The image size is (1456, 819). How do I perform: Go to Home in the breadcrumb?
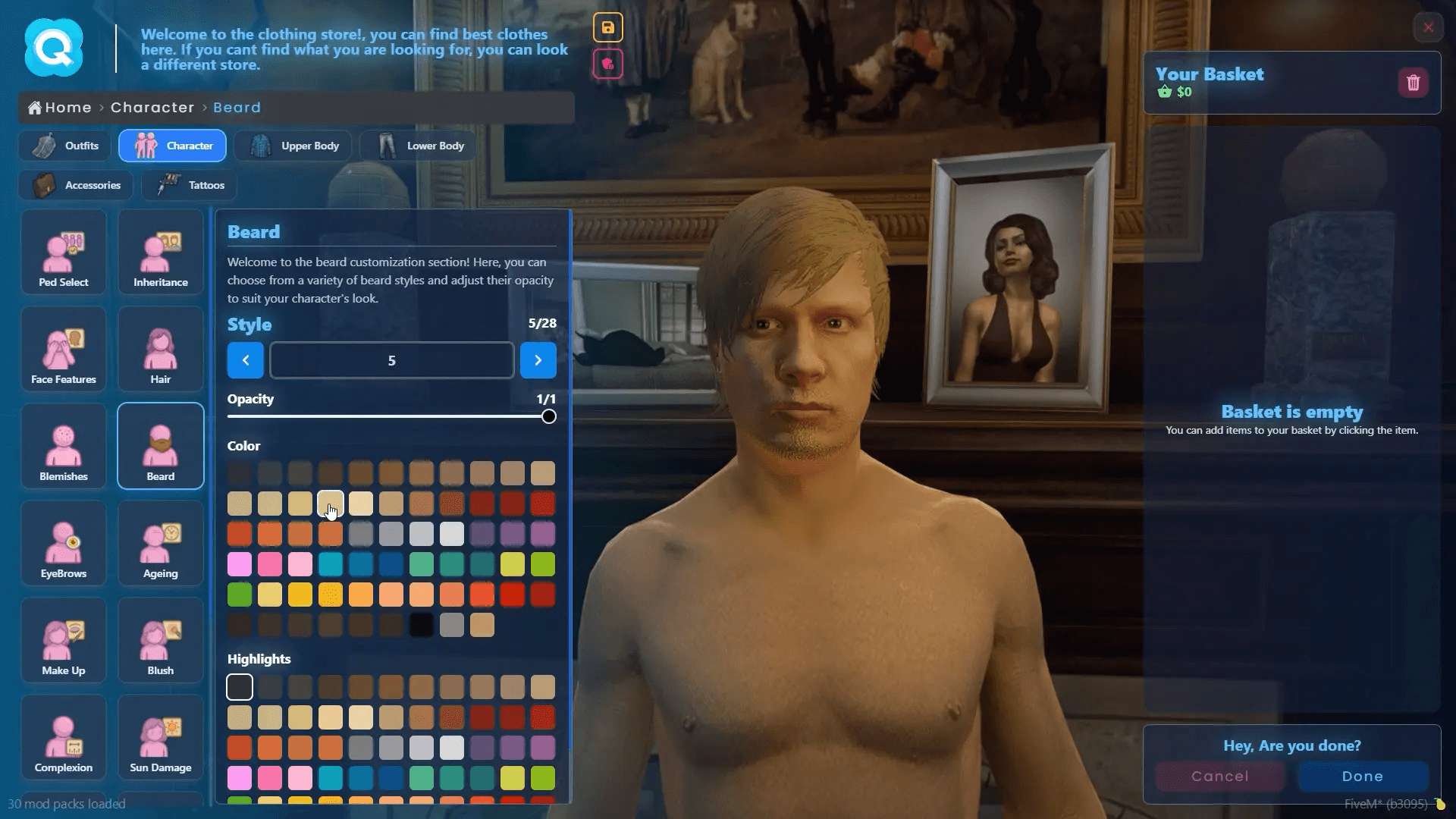click(x=59, y=108)
